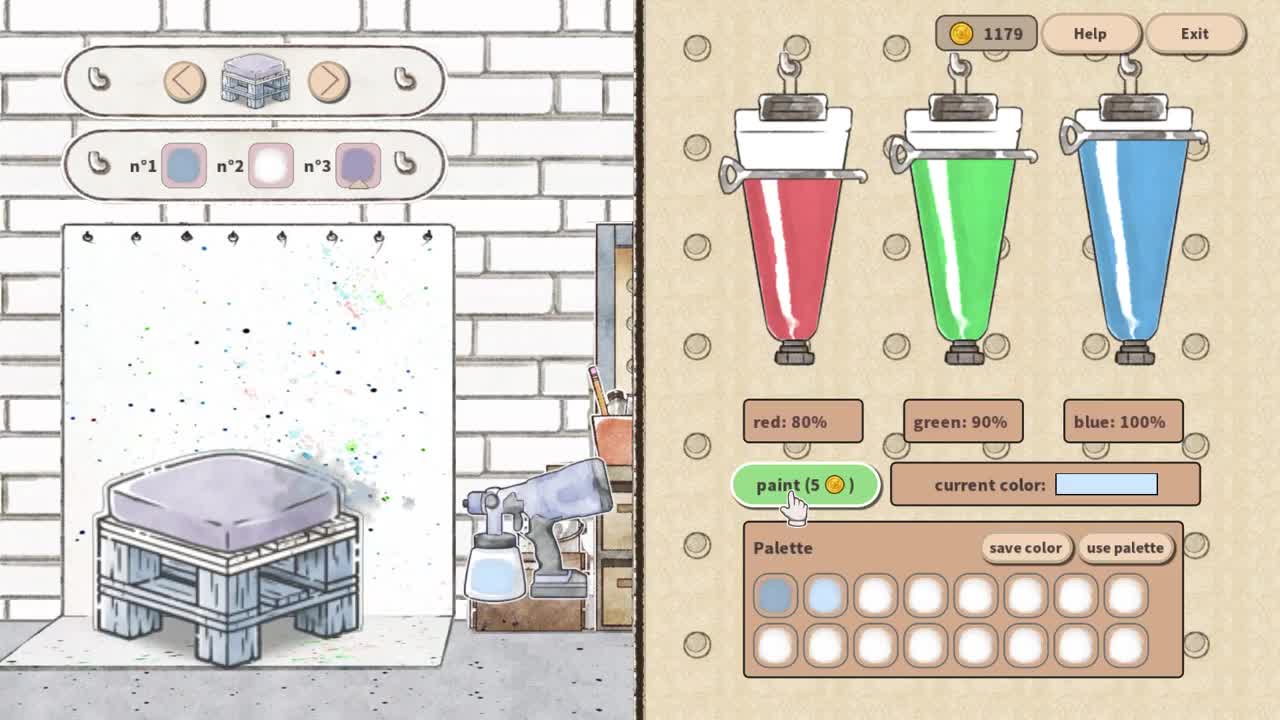The width and height of the screenshot is (1280, 720).
Task: Click the coin icon next to 1179
Action: pyautogui.click(x=961, y=33)
